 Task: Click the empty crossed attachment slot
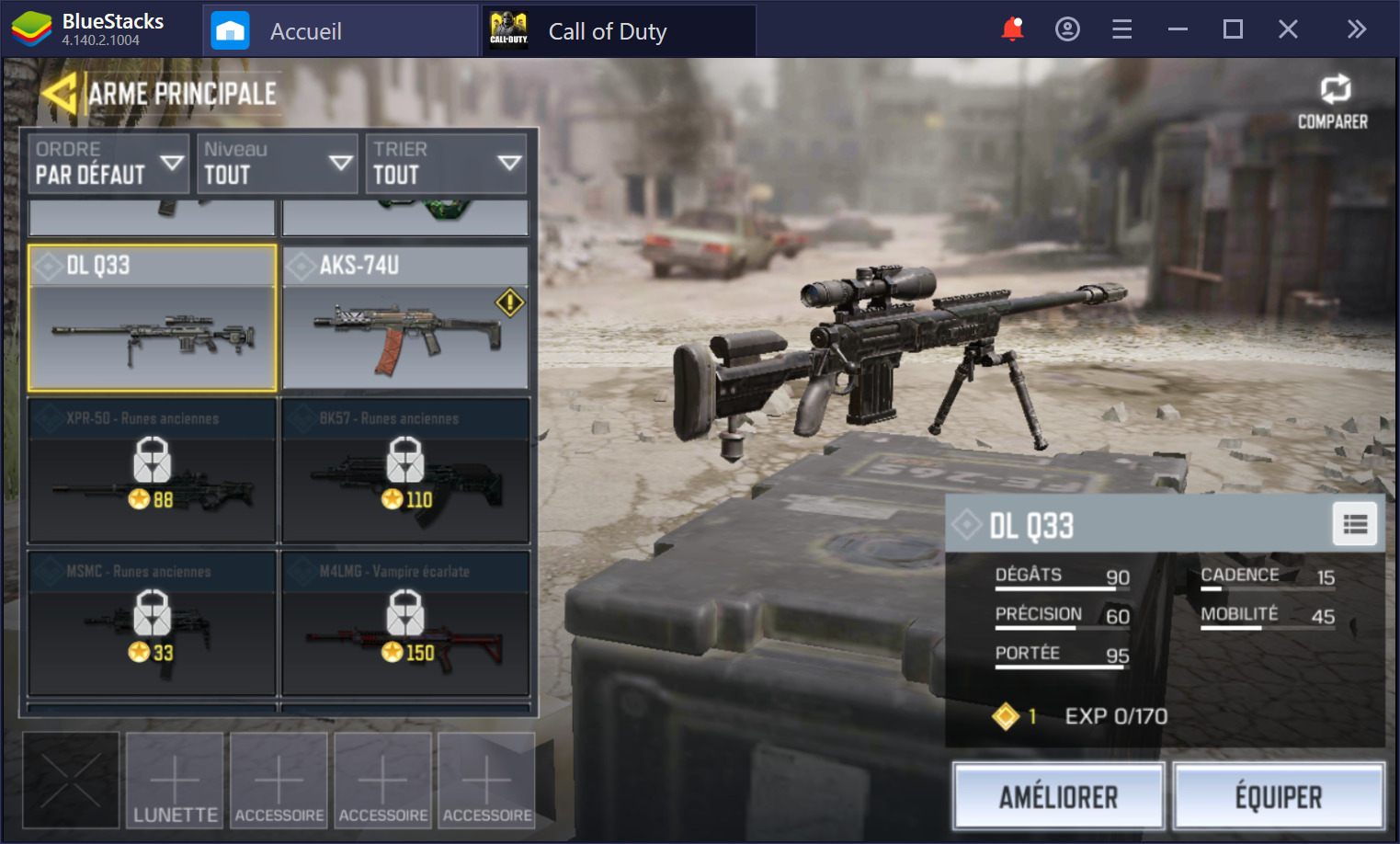click(x=71, y=780)
